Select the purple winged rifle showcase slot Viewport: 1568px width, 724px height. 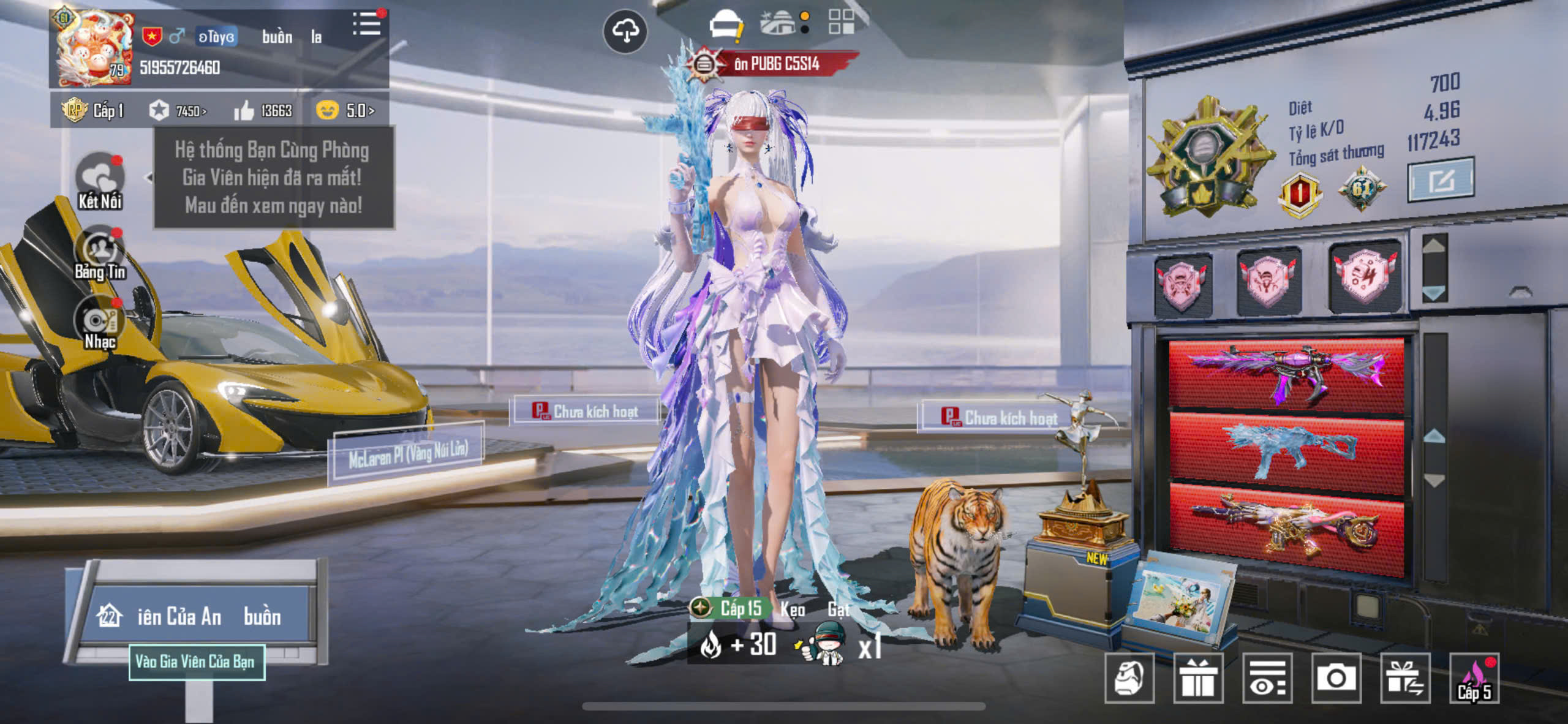1286,375
